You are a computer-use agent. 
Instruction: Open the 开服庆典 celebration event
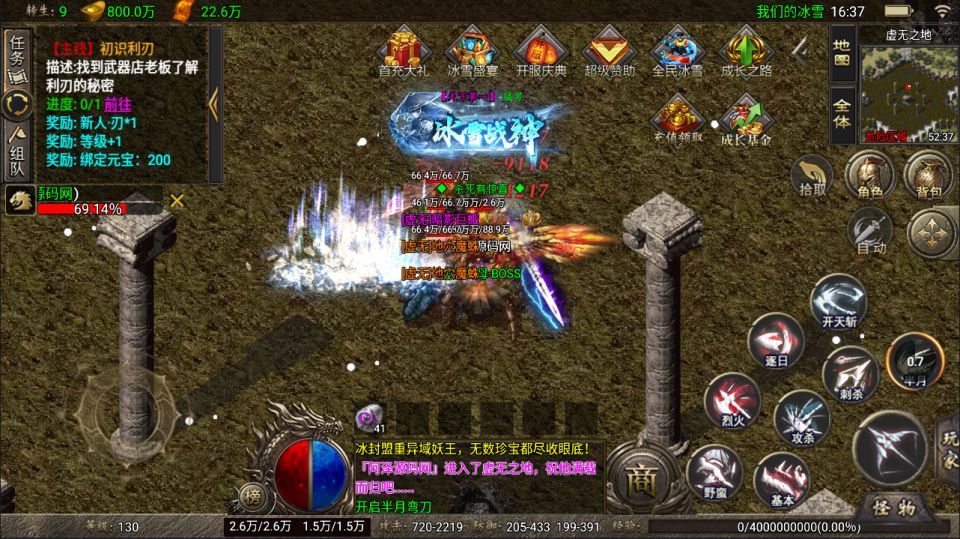pos(541,51)
